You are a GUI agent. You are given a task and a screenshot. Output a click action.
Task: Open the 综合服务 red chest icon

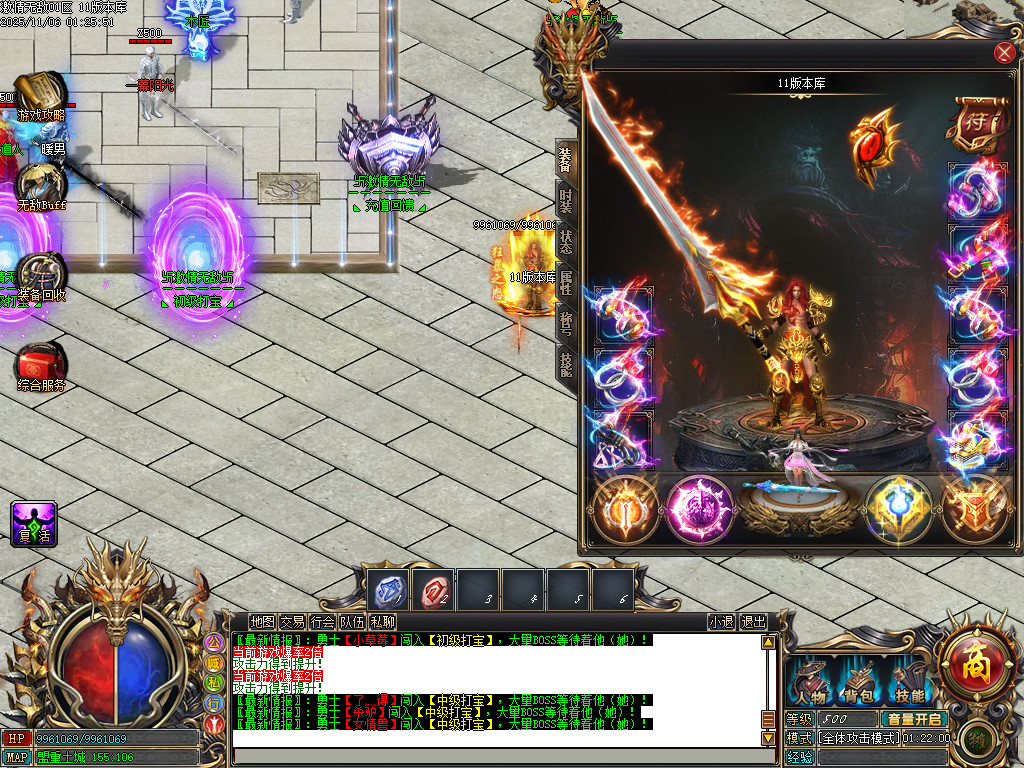click(x=40, y=364)
